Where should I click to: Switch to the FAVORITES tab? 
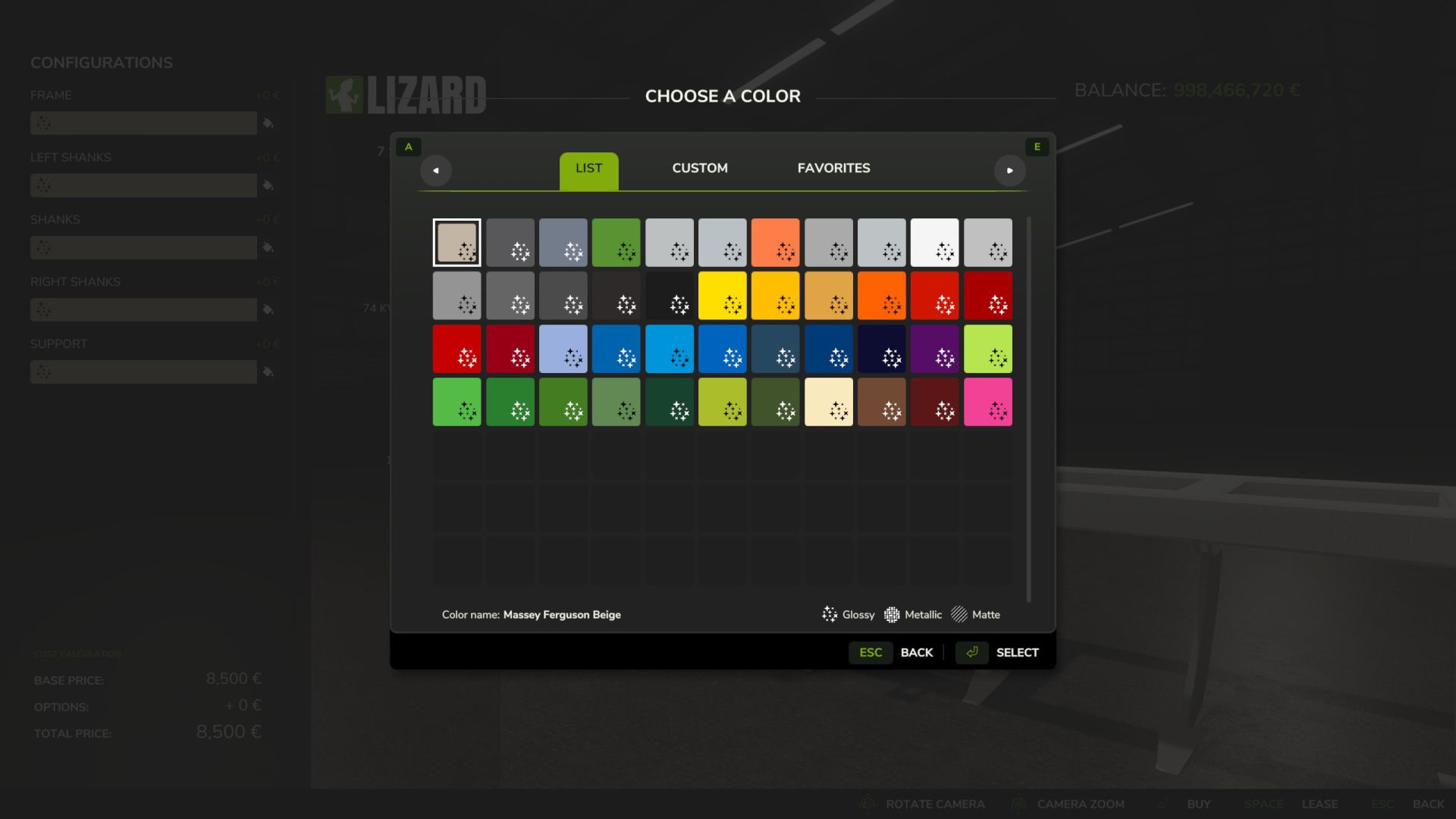833,168
